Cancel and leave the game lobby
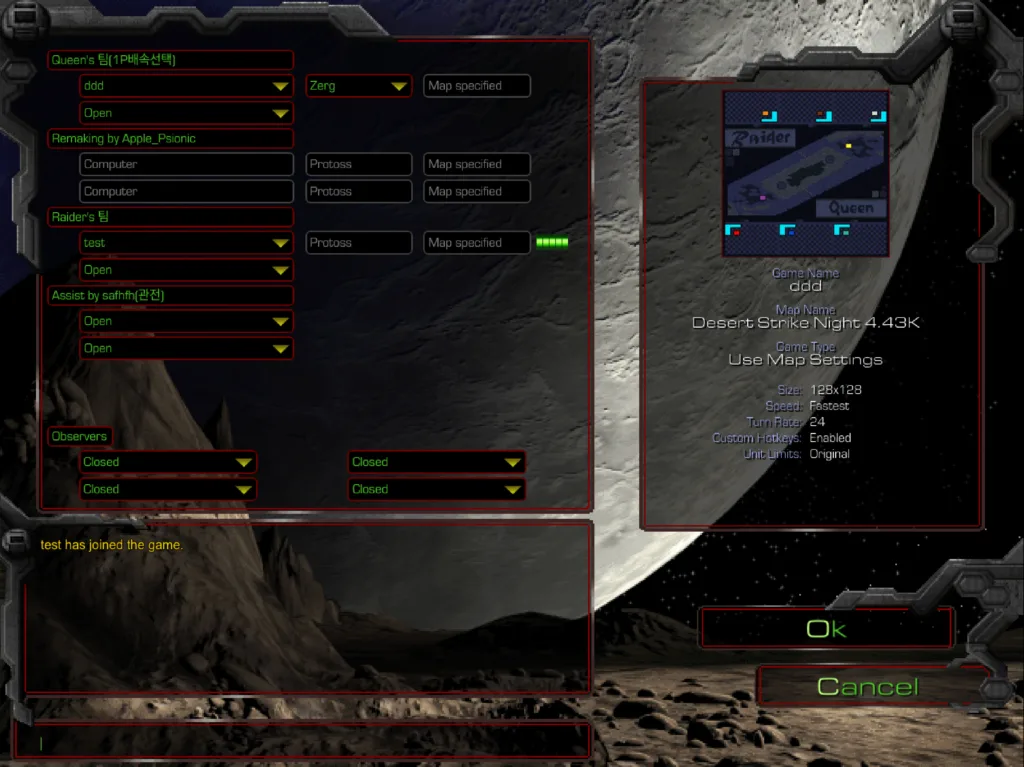The height and width of the screenshot is (767, 1024). click(x=867, y=687)
